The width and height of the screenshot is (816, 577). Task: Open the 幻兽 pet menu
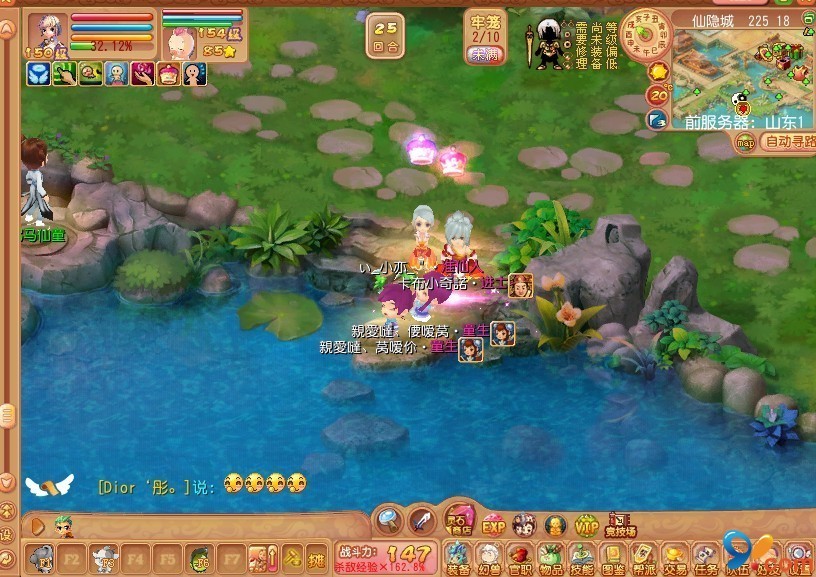coord(489,557)
